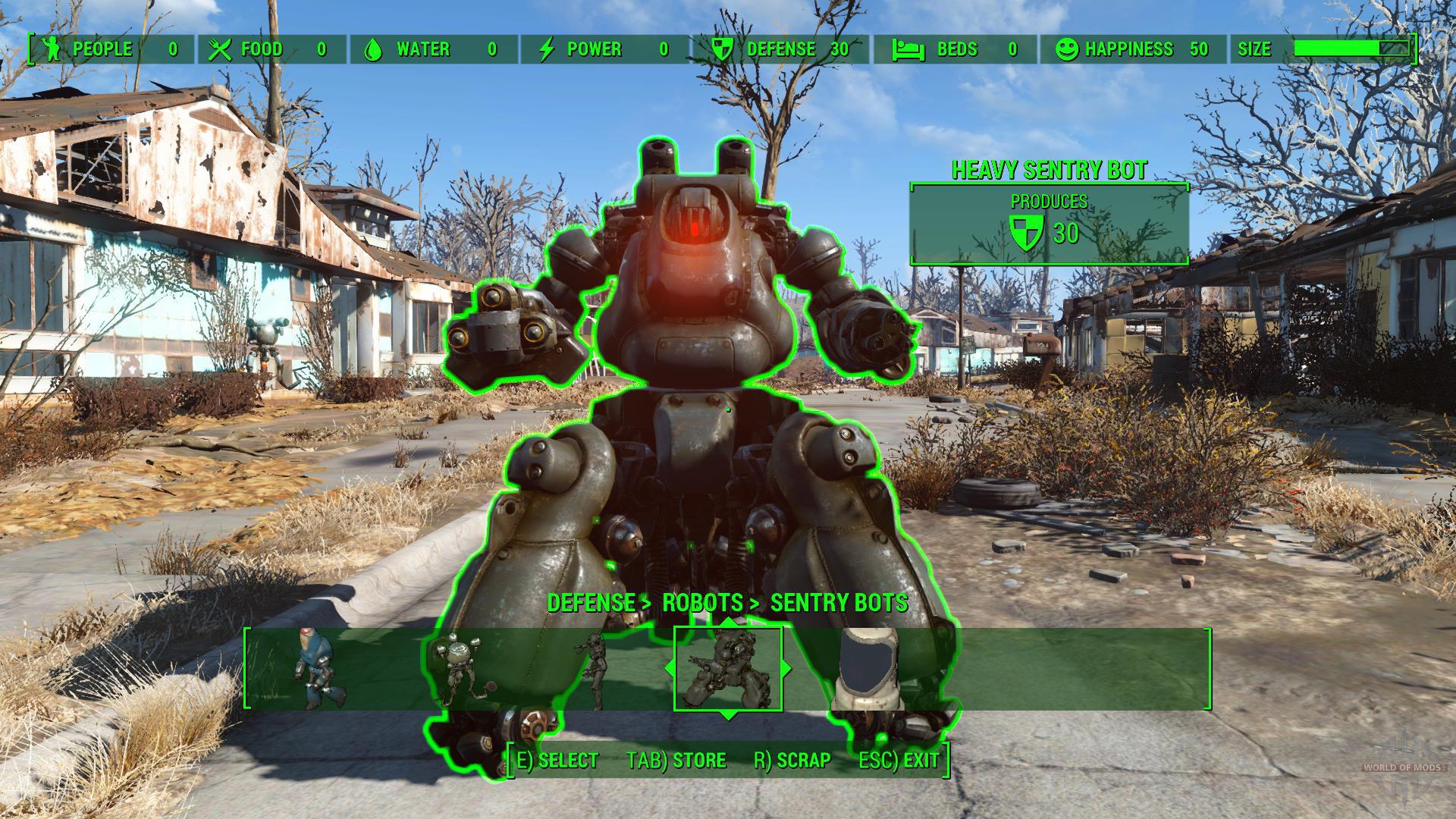Click the PEOPLE figure icon
Screen dimensions: 1456x819
[x=50, y=49]
